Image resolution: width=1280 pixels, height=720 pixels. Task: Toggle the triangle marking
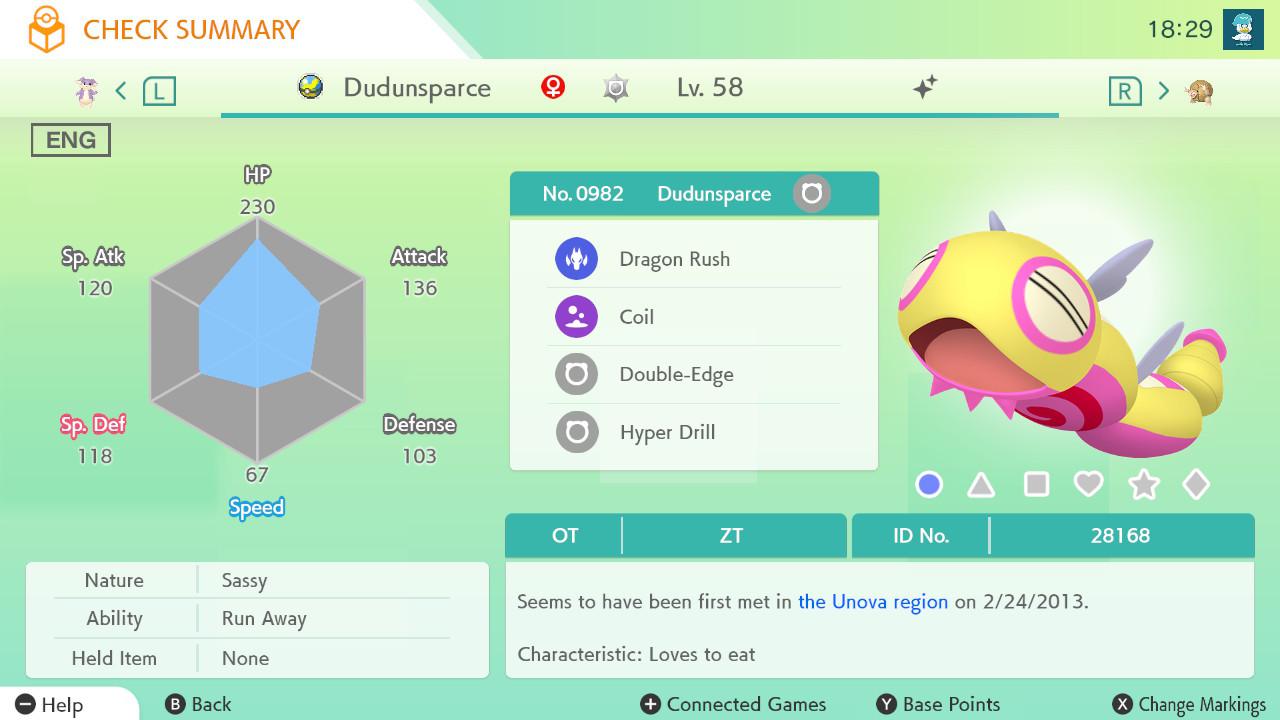(981, 484)
